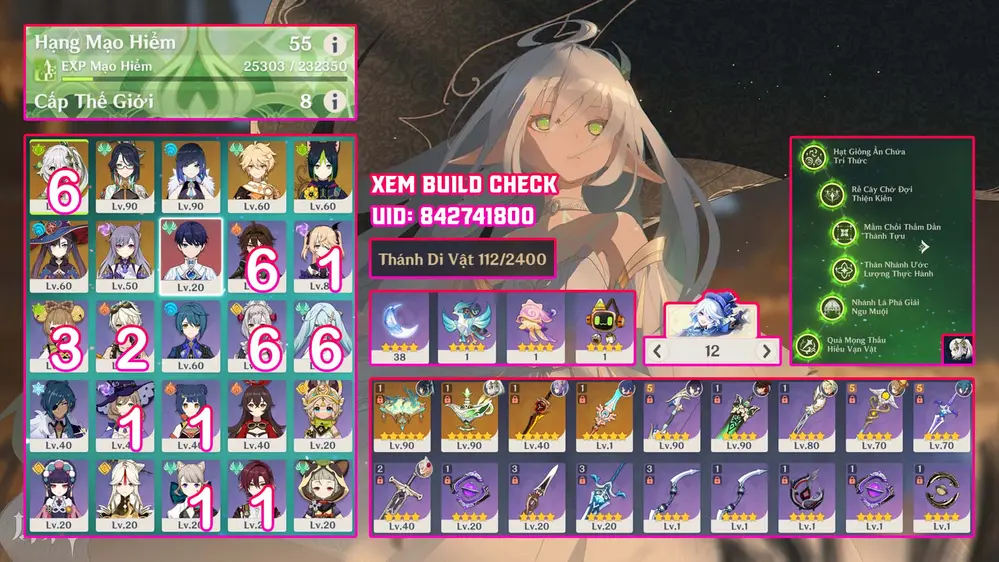Open constellation Mầm Chồi Thâm Dần Thành Tựu
999x562 pixels.
click(845, 232)
